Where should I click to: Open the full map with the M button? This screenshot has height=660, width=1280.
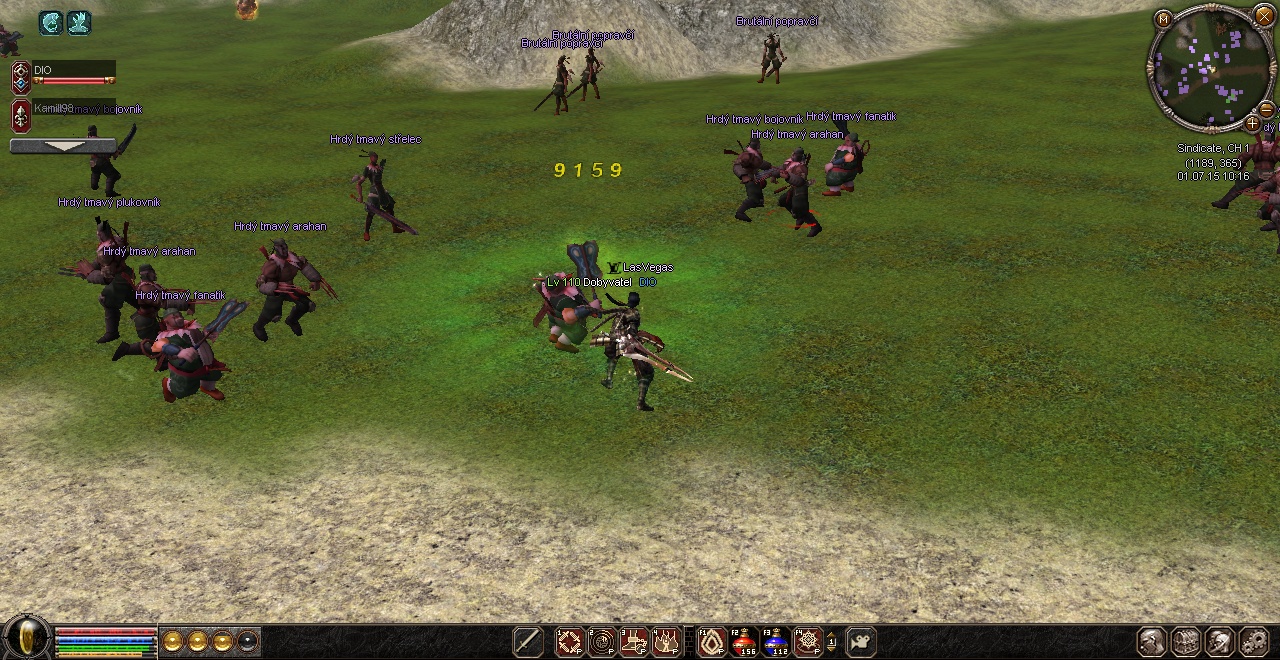1163,19
